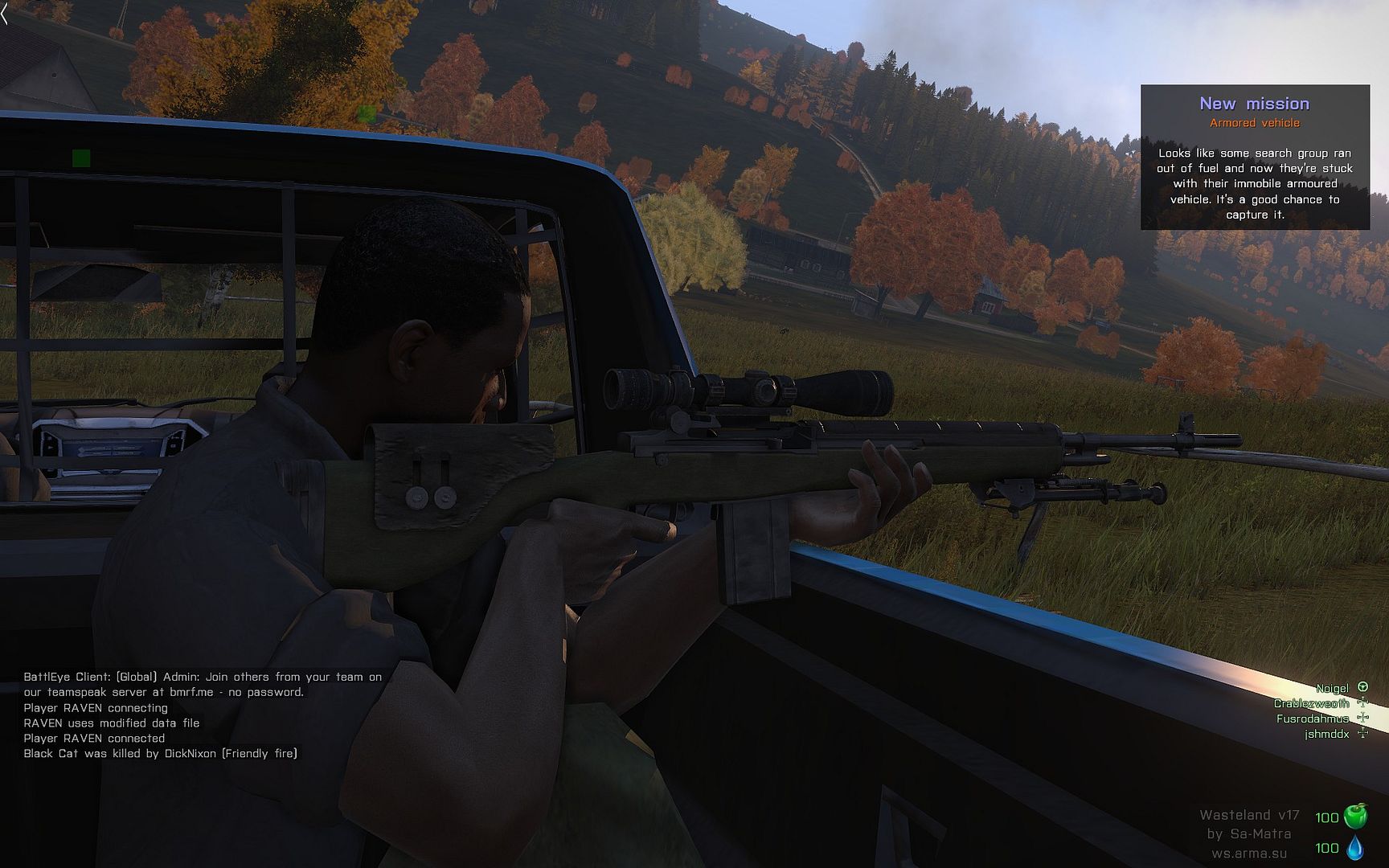Click the green apple hunger icon
Screen dimensions: 1389x868
(x=1355, y=816)
